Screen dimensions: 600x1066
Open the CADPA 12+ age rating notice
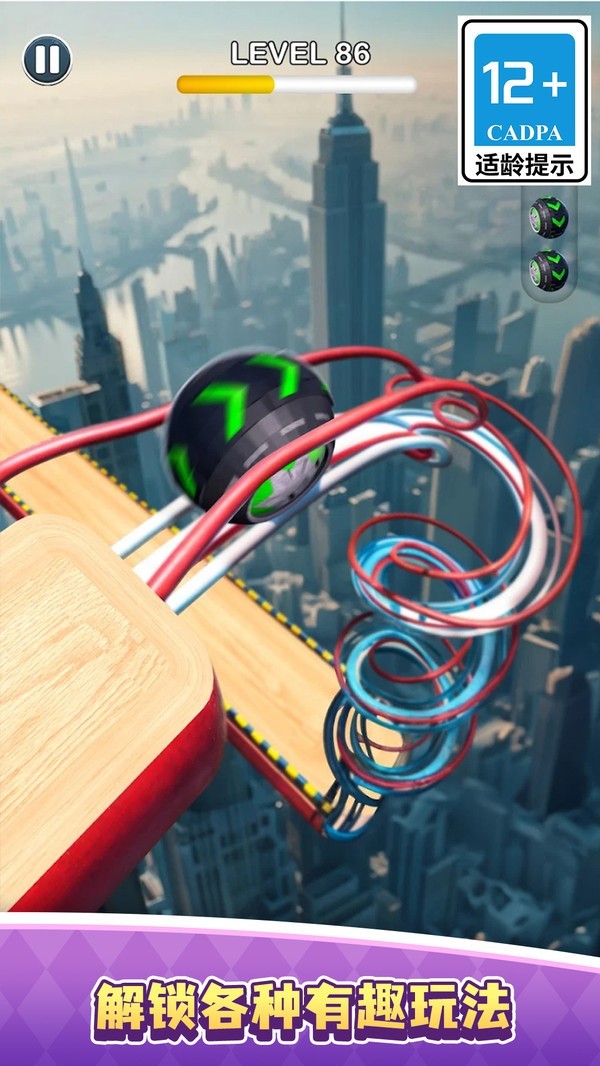click(x=524, y=101)
